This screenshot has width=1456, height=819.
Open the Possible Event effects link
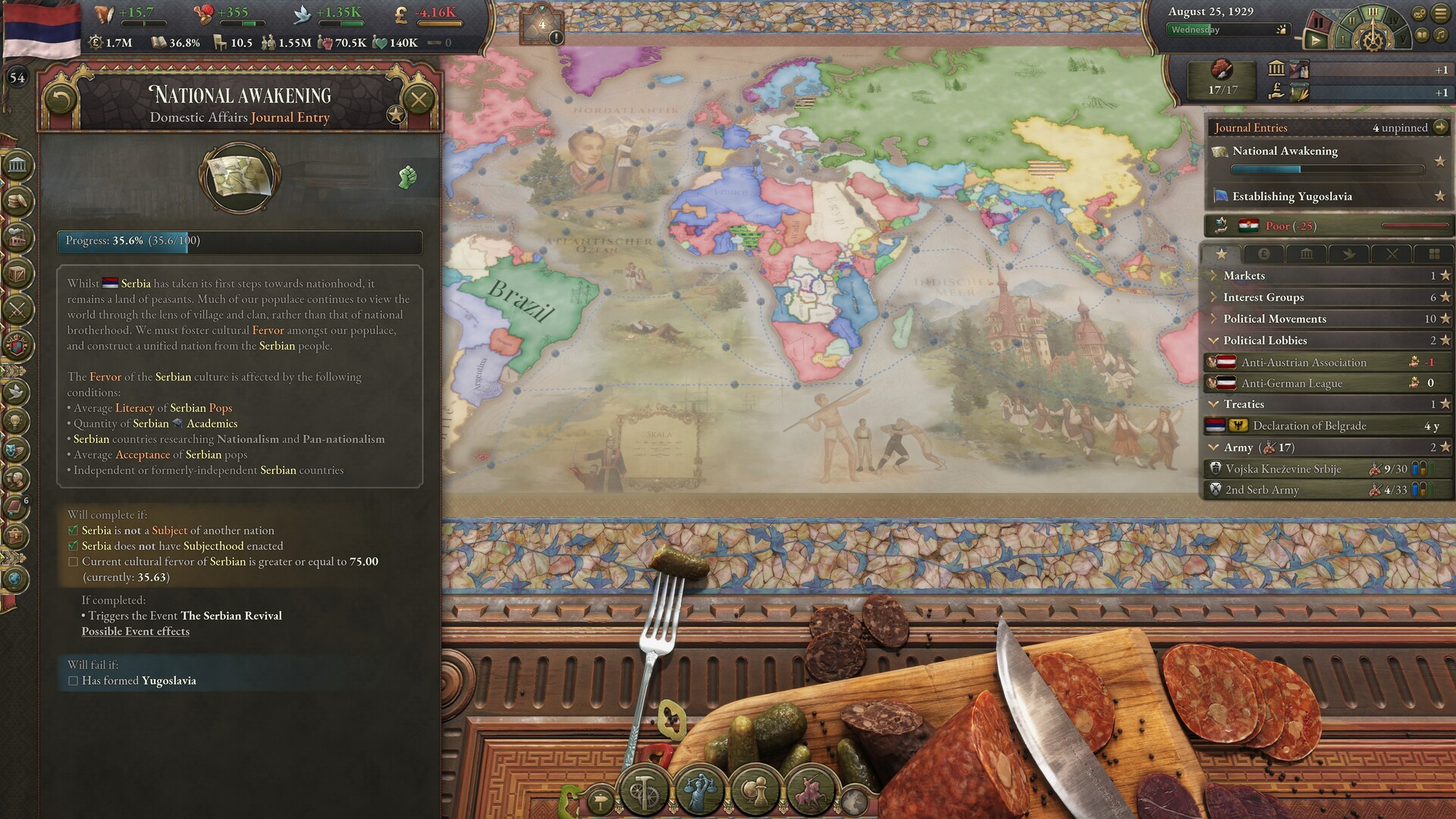(x=136, y=631)
